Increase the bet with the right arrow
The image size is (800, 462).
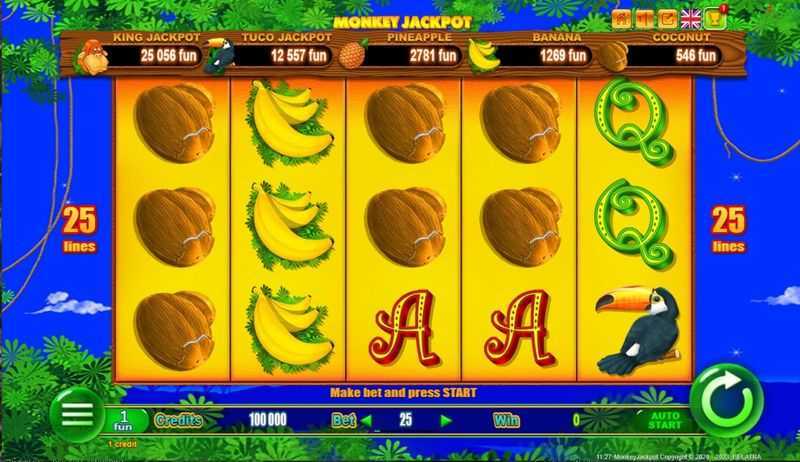pyautogui.click(x=446, y=421)
